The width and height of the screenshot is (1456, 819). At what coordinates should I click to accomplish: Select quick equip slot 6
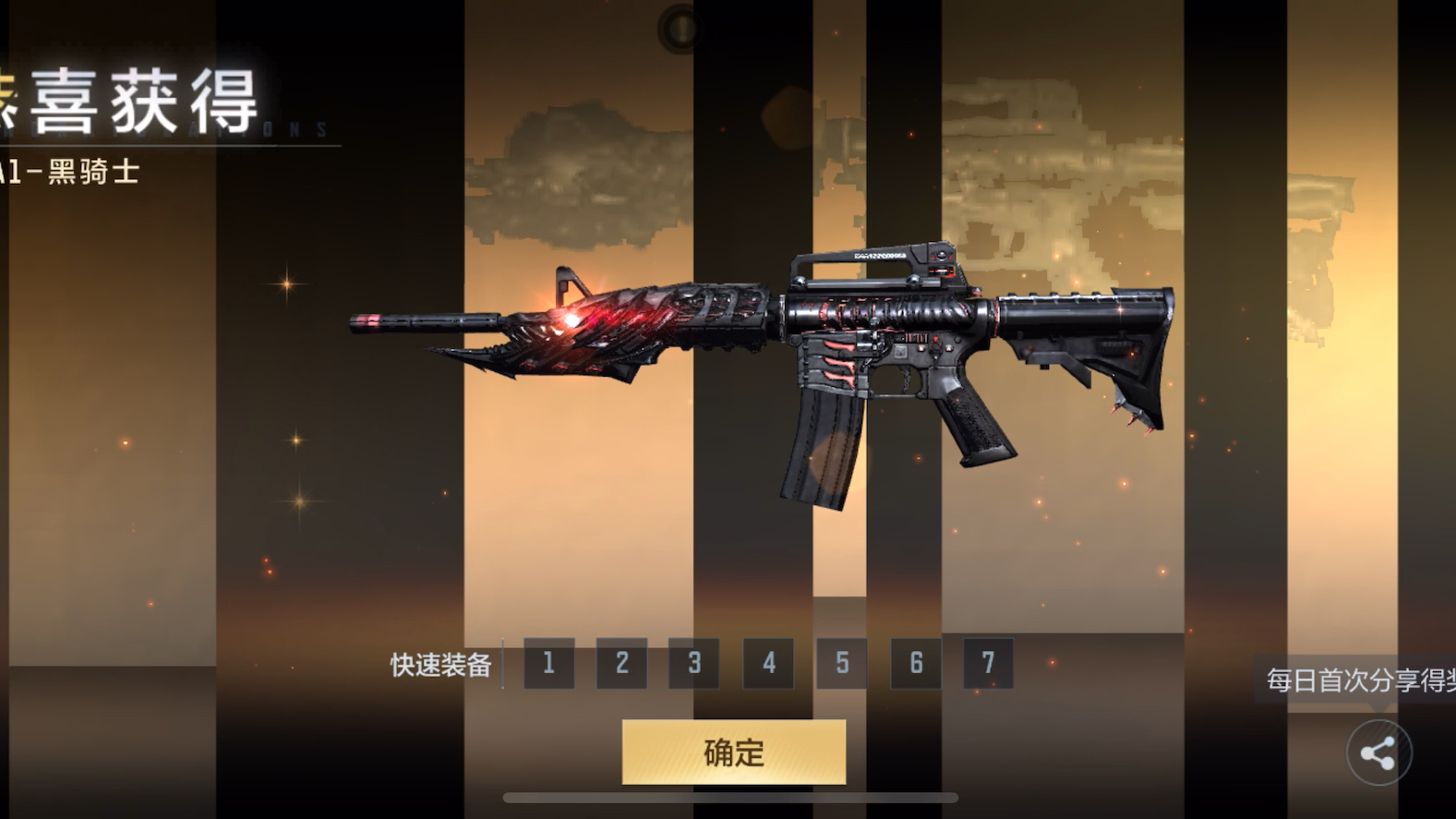tap(915, 663)
